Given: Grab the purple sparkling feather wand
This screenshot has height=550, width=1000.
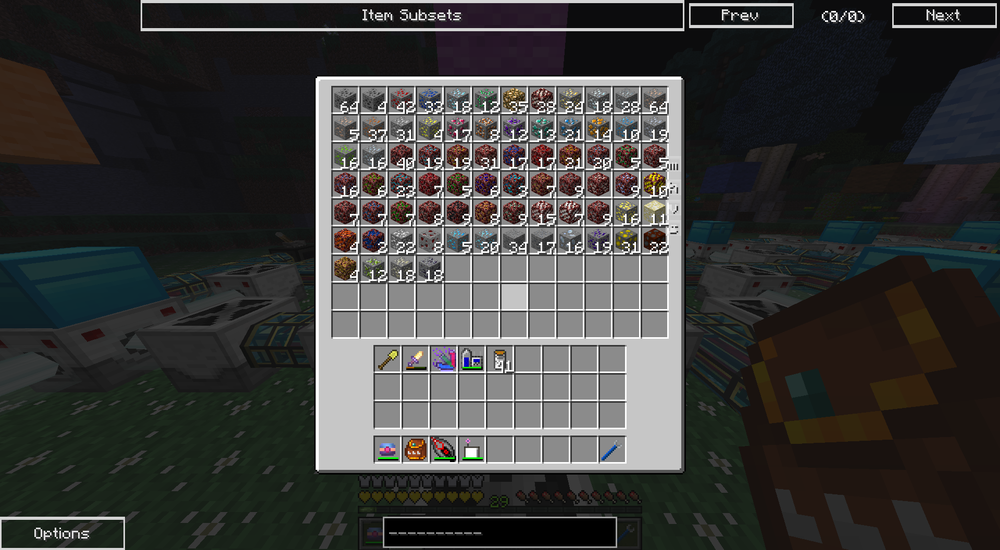Looking at the screenshot, I should pos(444,359).
